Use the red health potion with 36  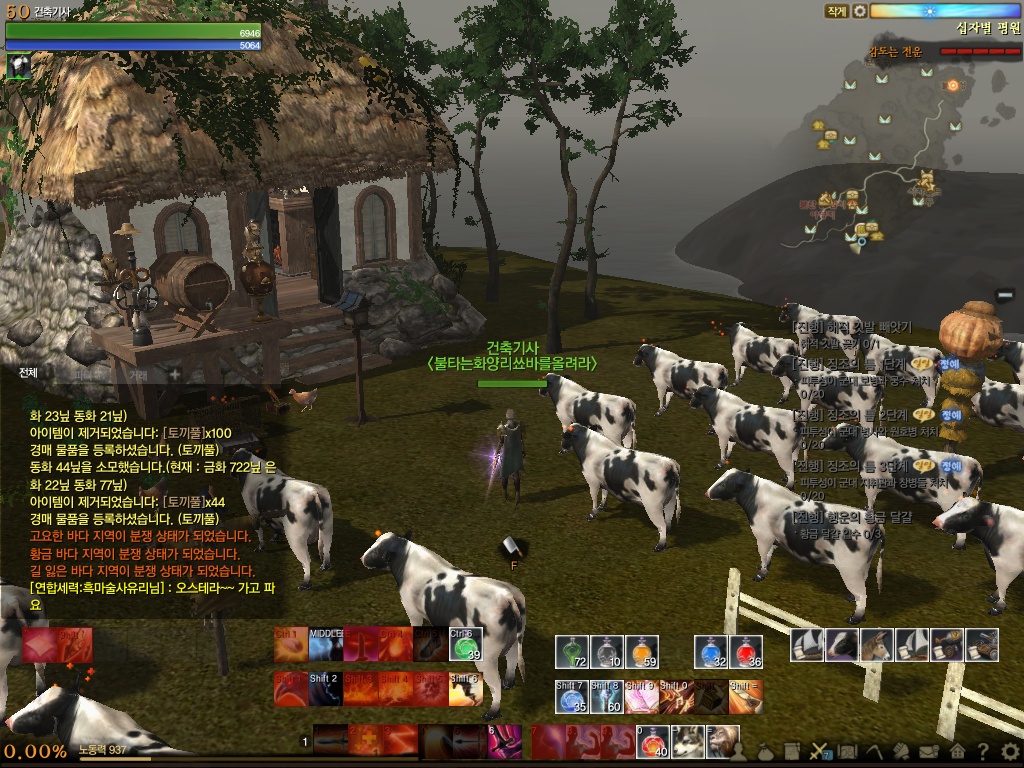click(746, 652)
